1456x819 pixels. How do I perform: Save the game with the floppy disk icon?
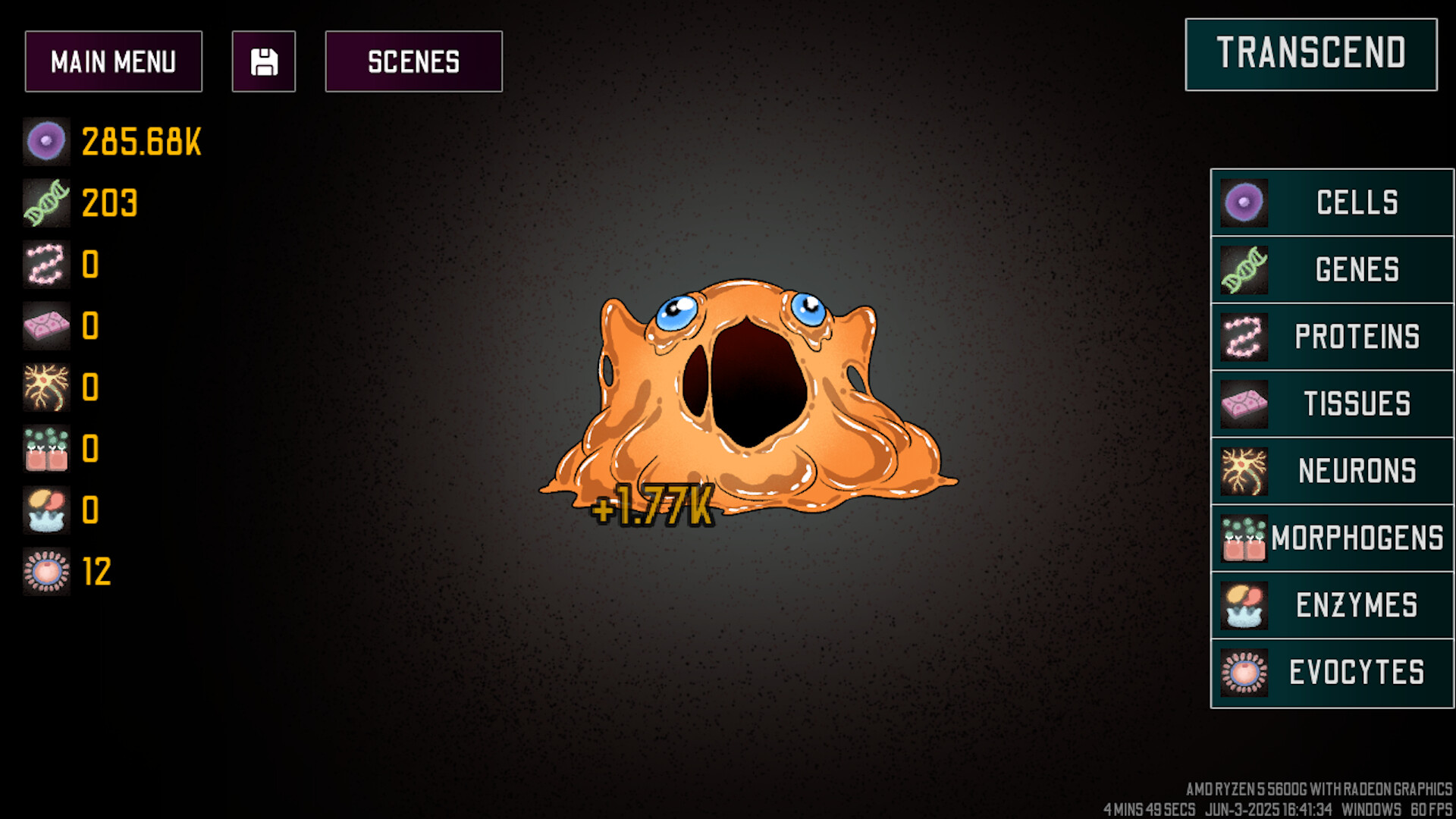263,61
